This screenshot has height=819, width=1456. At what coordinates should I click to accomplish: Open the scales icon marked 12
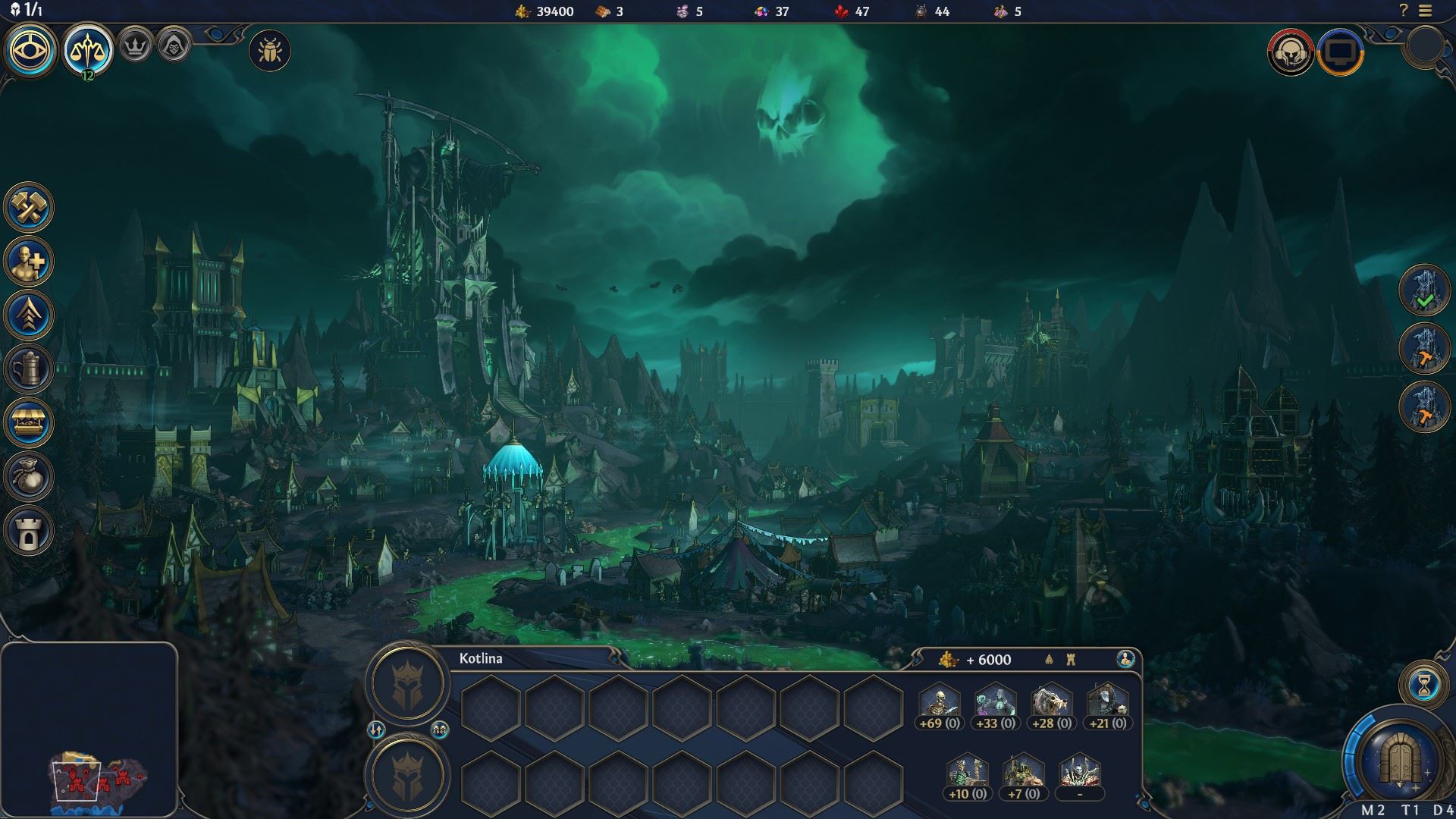87,51
